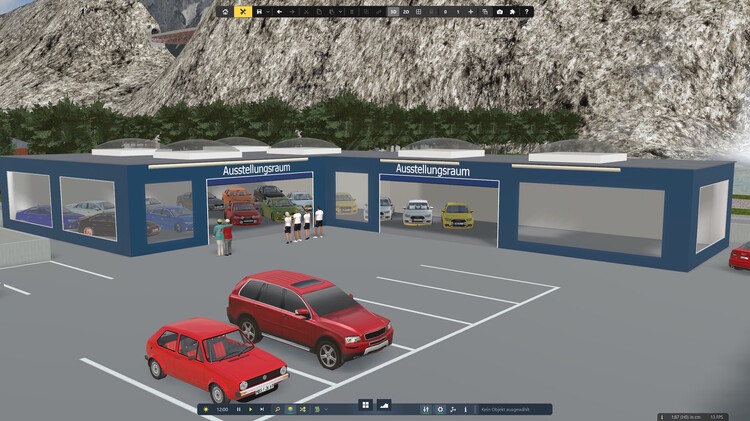750x421 pixels.
Task: Open help via the question mark button
Action: tap(527, 11)
